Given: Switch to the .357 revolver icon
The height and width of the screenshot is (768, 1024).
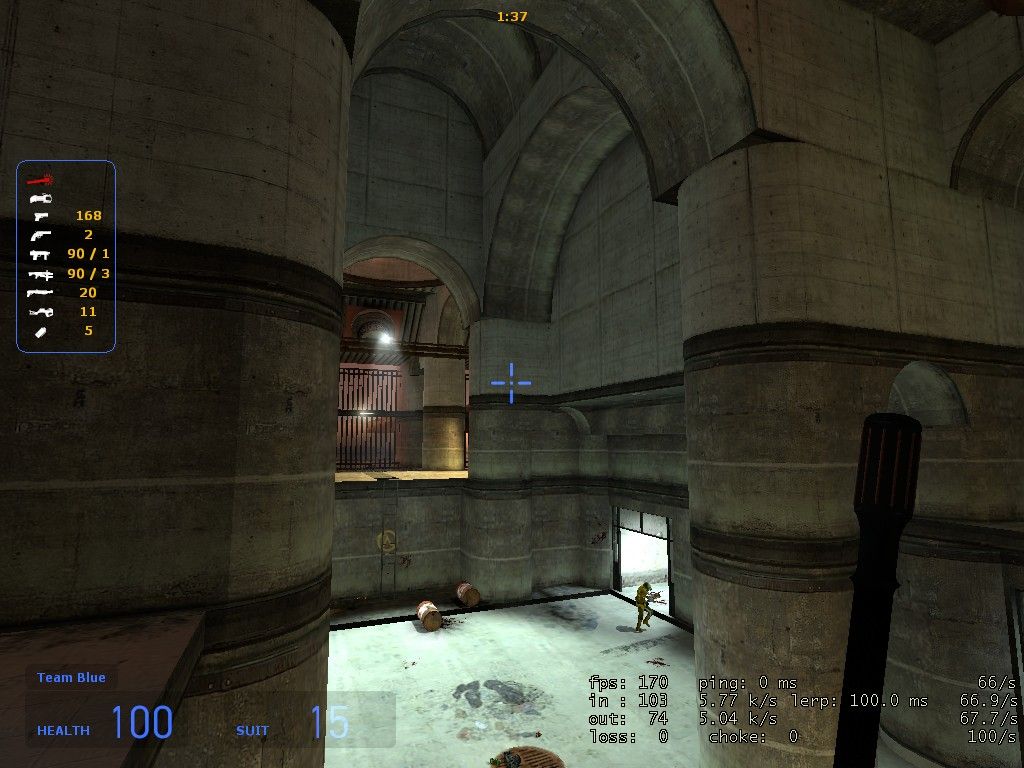Looking at the screenshot, I should pyautogui.click(x=40, y=235).
